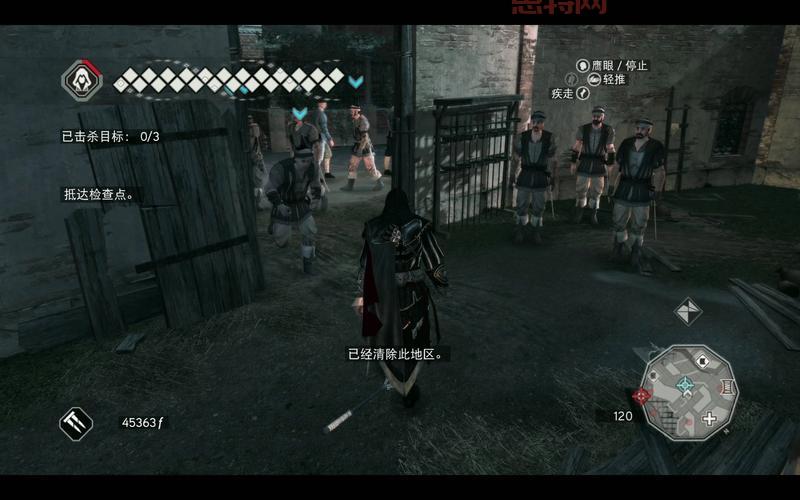The height and width of the screenshot is (500, 800).
Task: Click the diamond compass marker above minimap
Action: tap(688, 311)
